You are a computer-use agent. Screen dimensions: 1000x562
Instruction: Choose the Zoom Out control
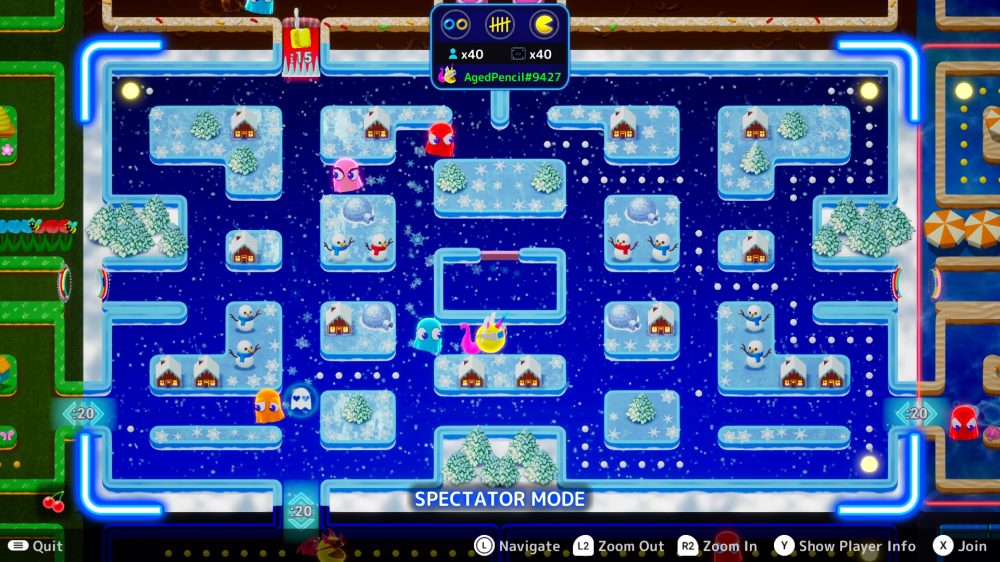pyautogui.click(x=619, y=546)
